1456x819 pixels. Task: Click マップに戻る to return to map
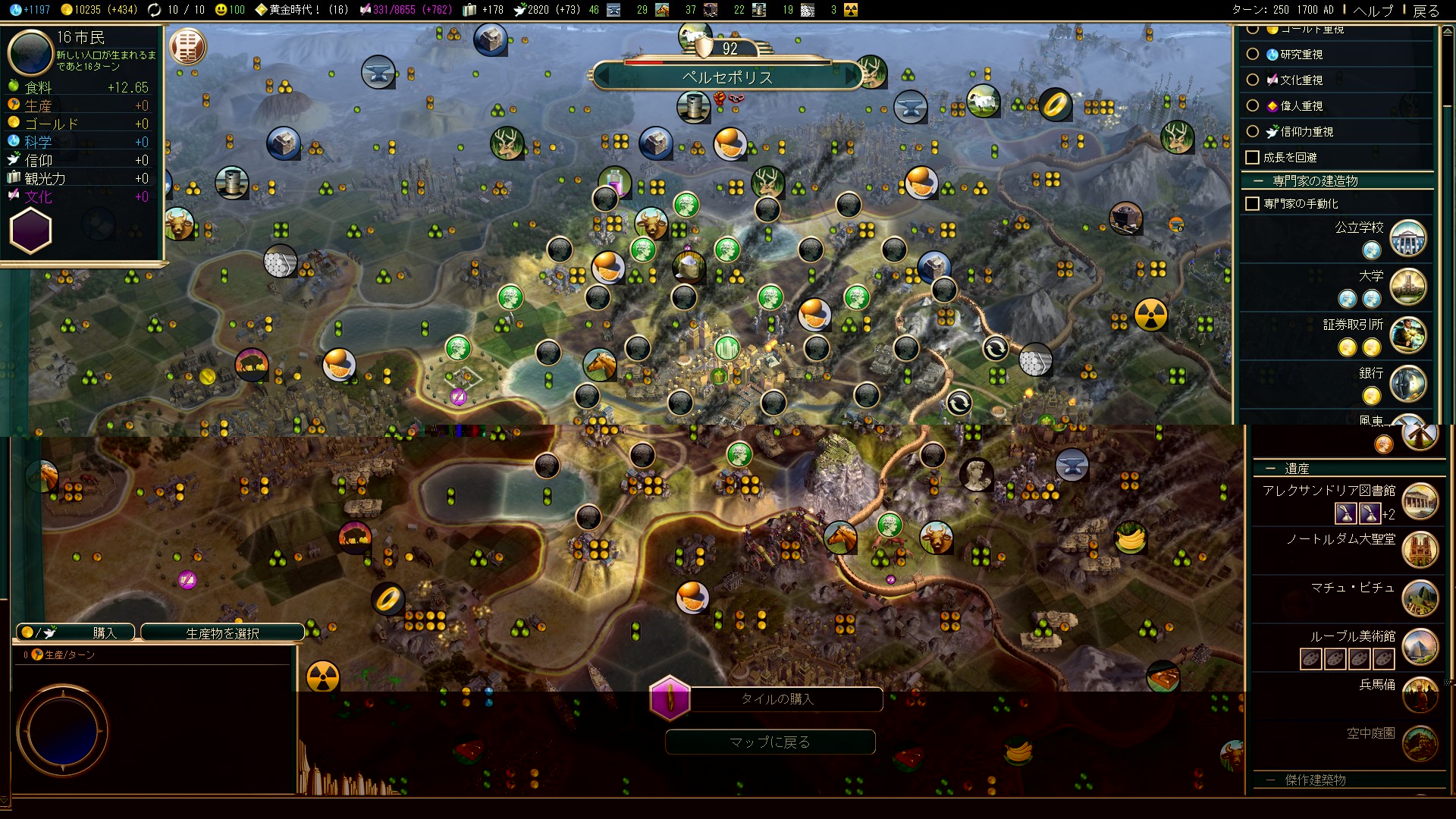770,742
